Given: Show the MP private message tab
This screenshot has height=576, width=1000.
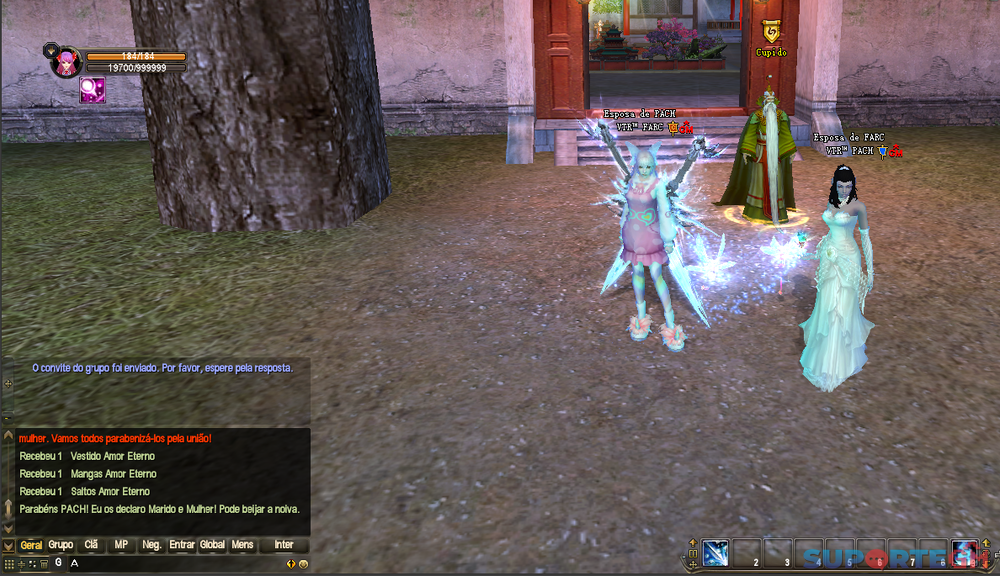Looking at the screenshot, I should tap(121, 545).
